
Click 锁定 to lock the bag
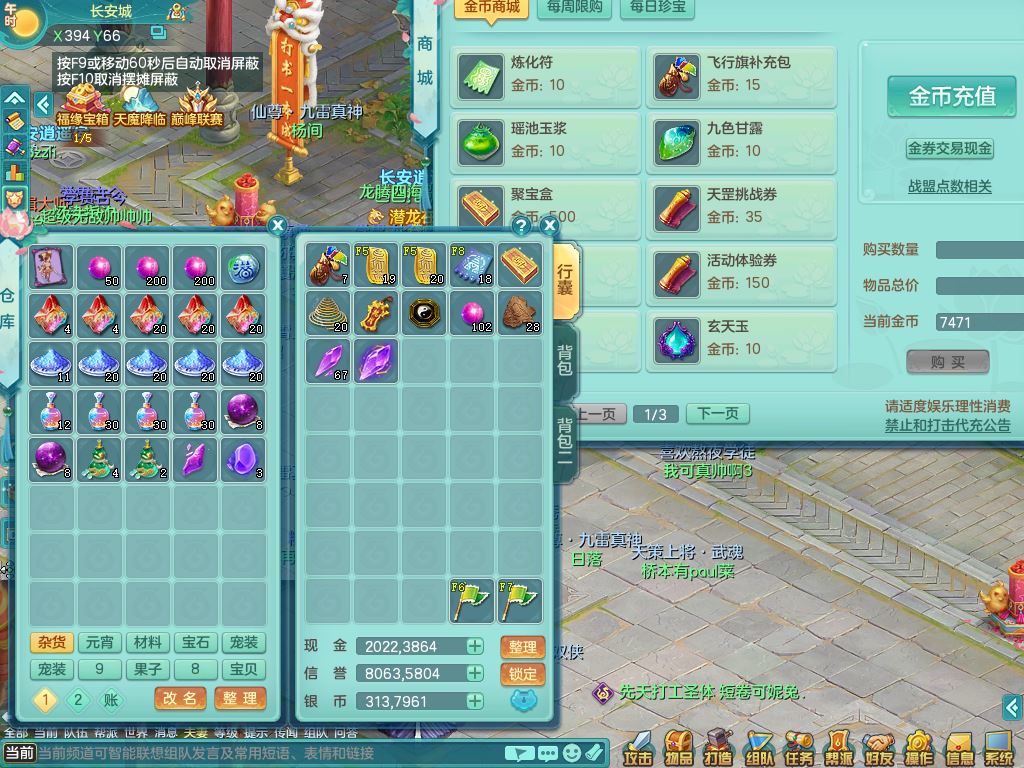point(522,674)
